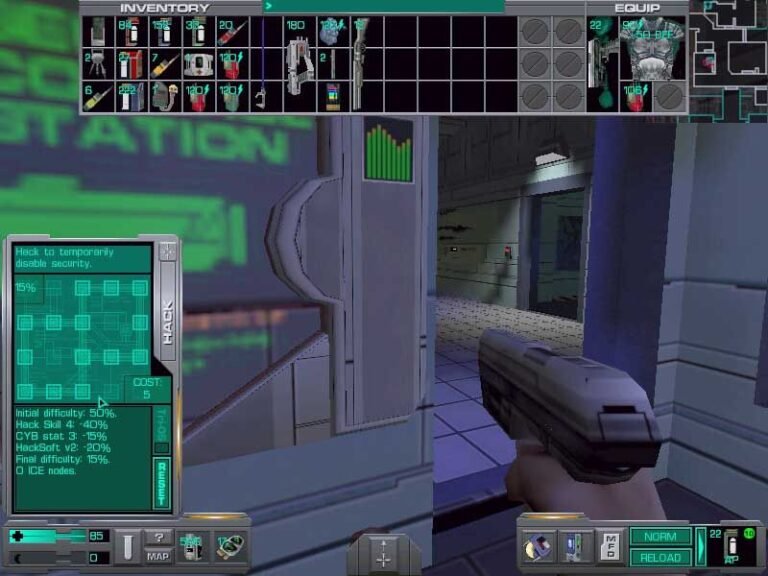Toggle the NORM fire mode setting
Viewport: 768px width, 576px height.
coord(661,537)
